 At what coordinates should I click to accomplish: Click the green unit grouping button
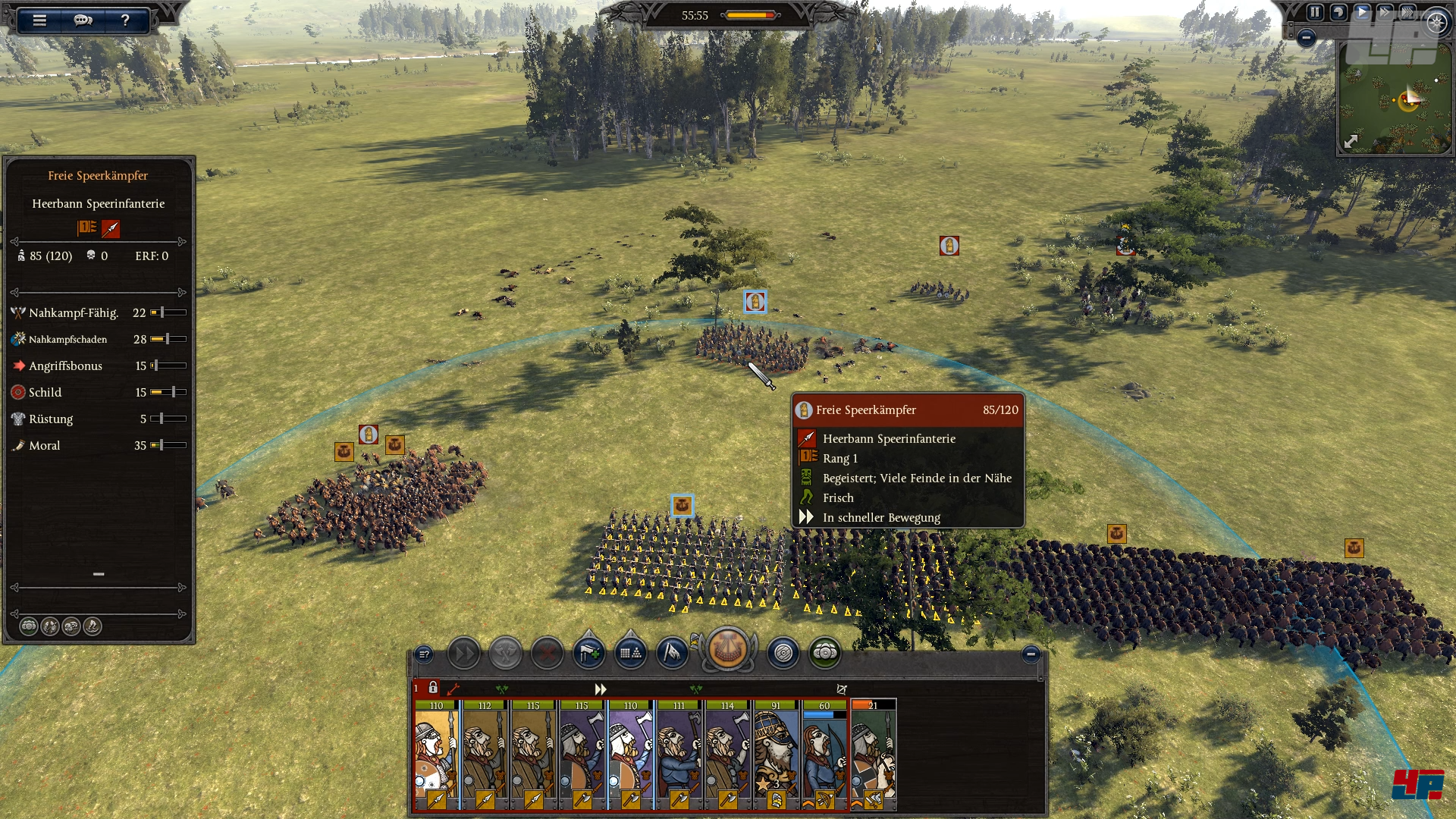pyautogui.click(x=824, y=653)
